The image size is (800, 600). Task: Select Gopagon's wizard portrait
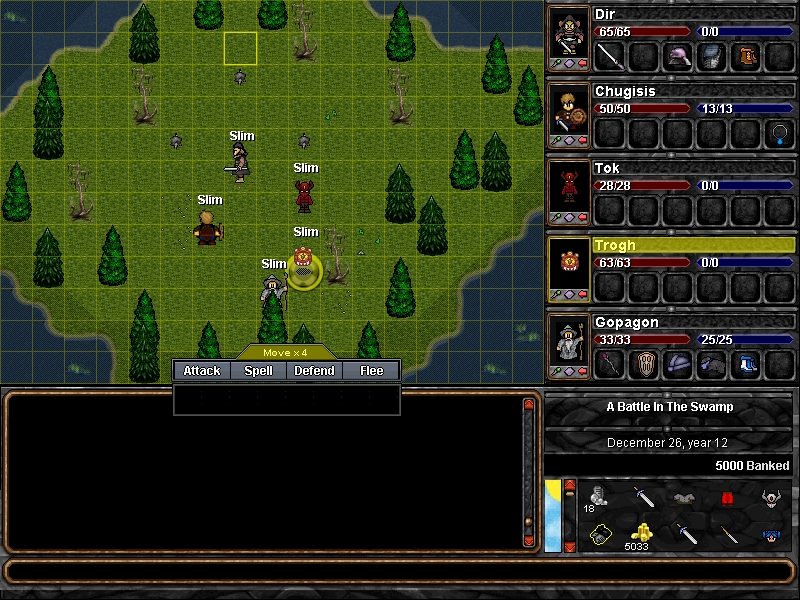coord(569,345)
